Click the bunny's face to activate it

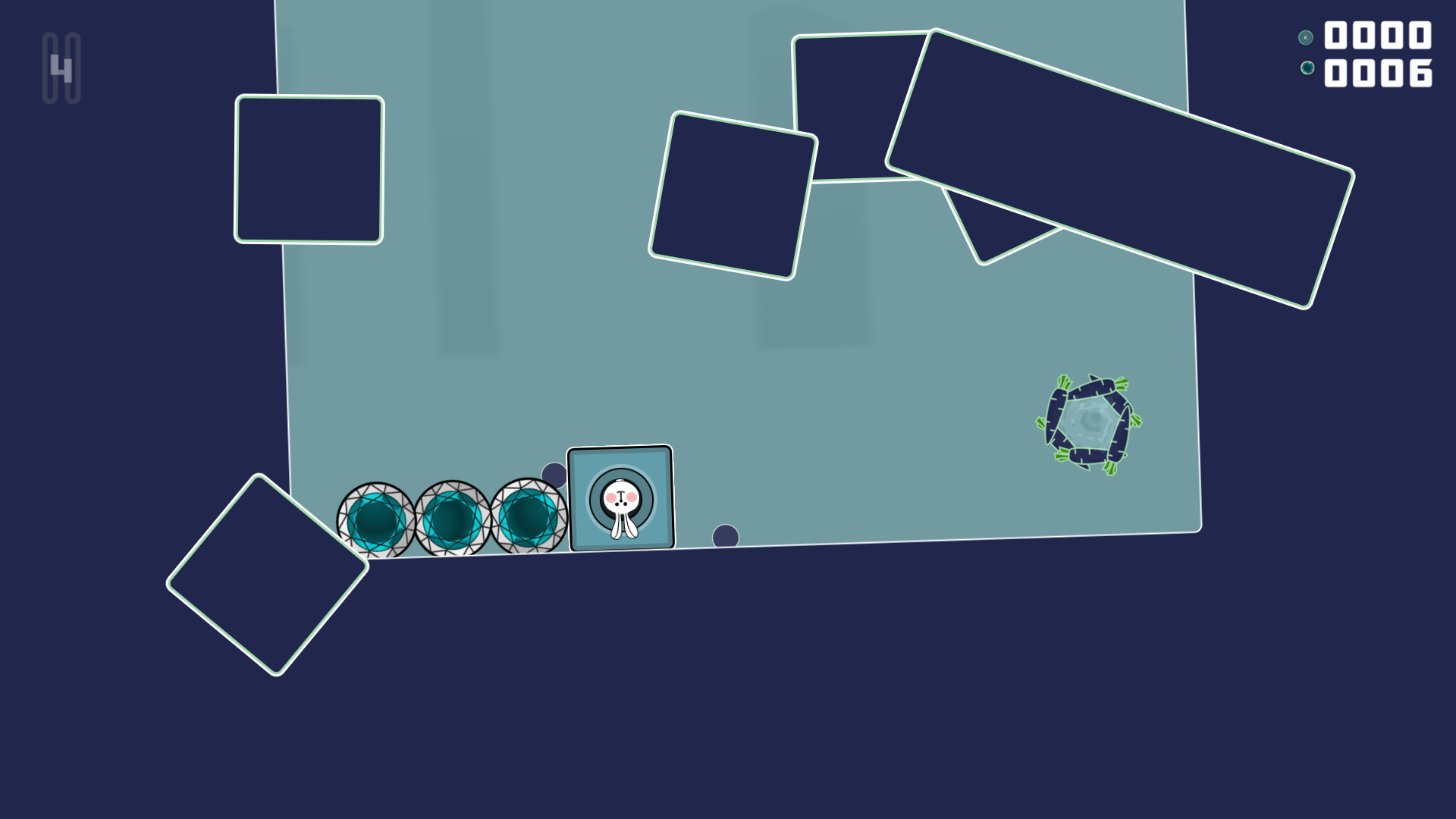point(620,497)
